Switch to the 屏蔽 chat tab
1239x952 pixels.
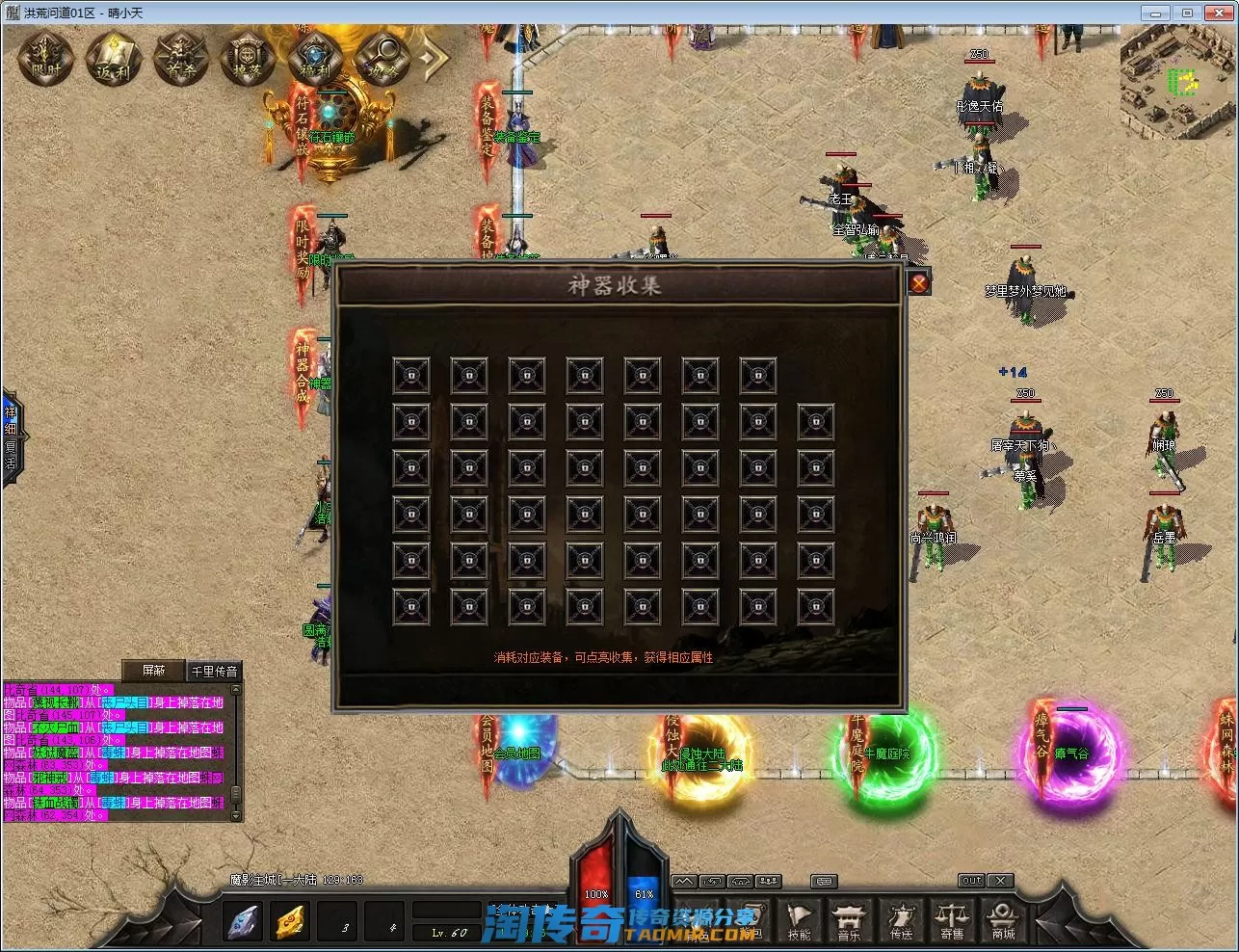153,671
